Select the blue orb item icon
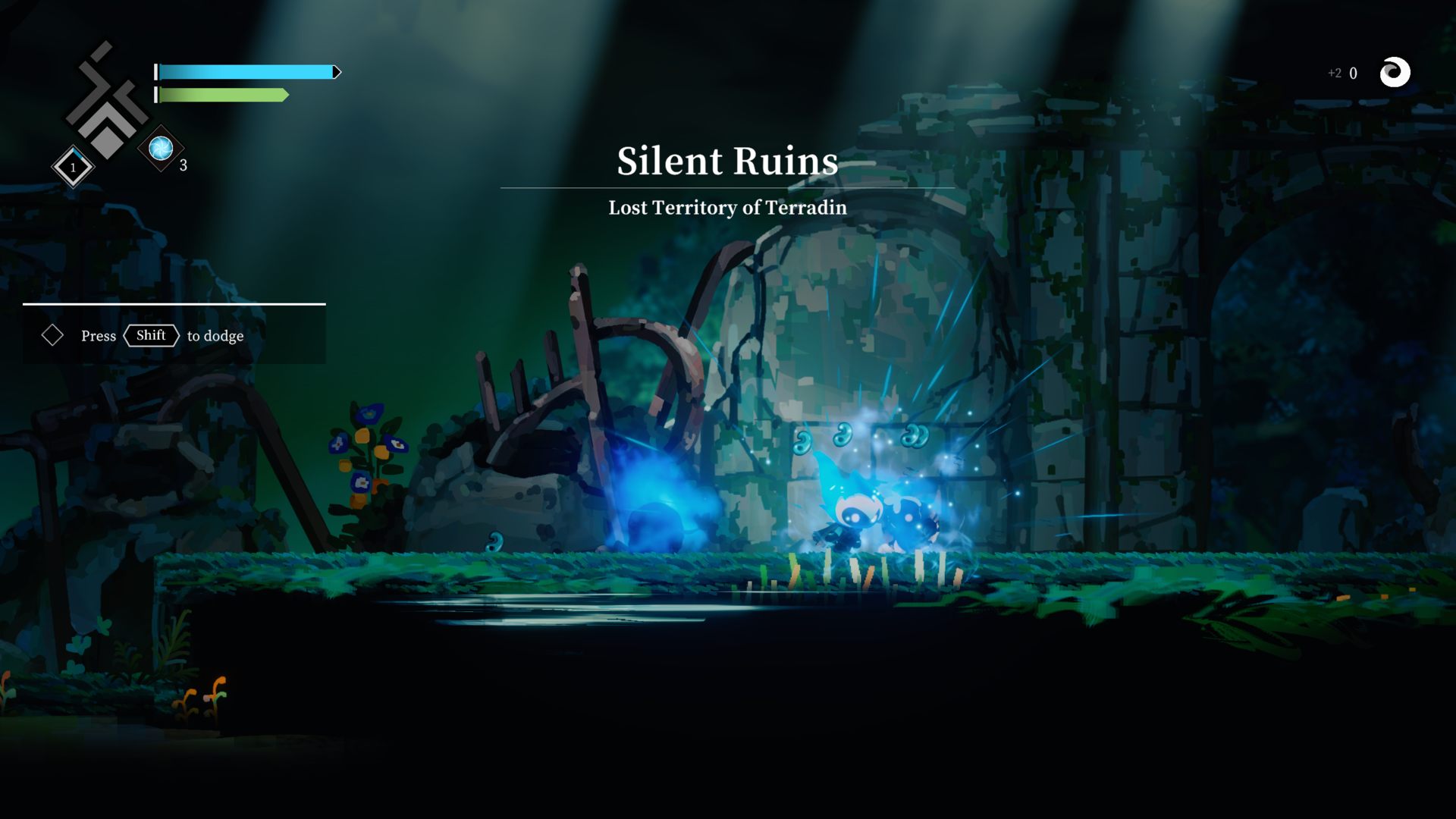The width and height of the screenshot is (1456, 819). point(161,149)
